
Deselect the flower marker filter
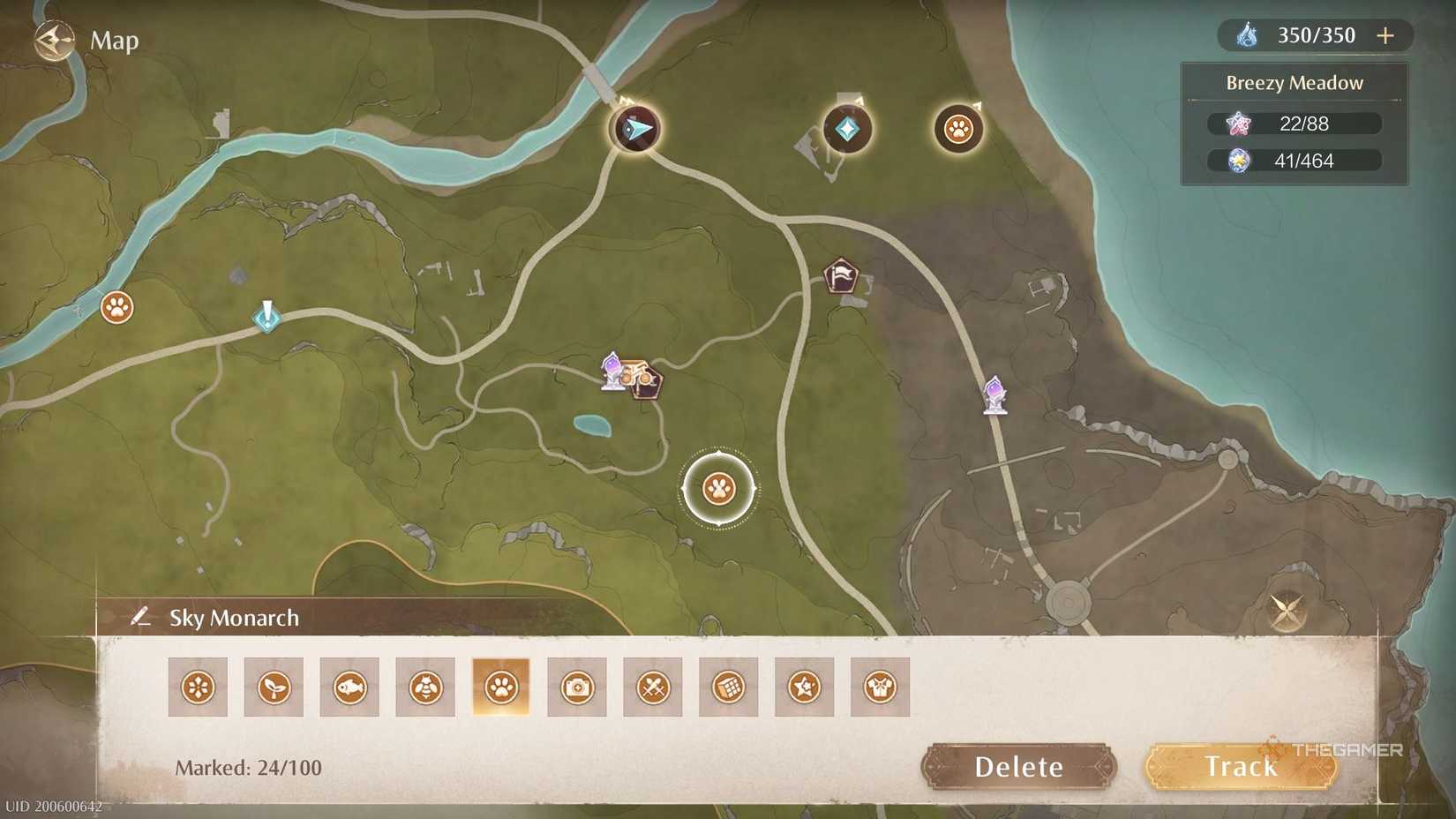point(198,686)
